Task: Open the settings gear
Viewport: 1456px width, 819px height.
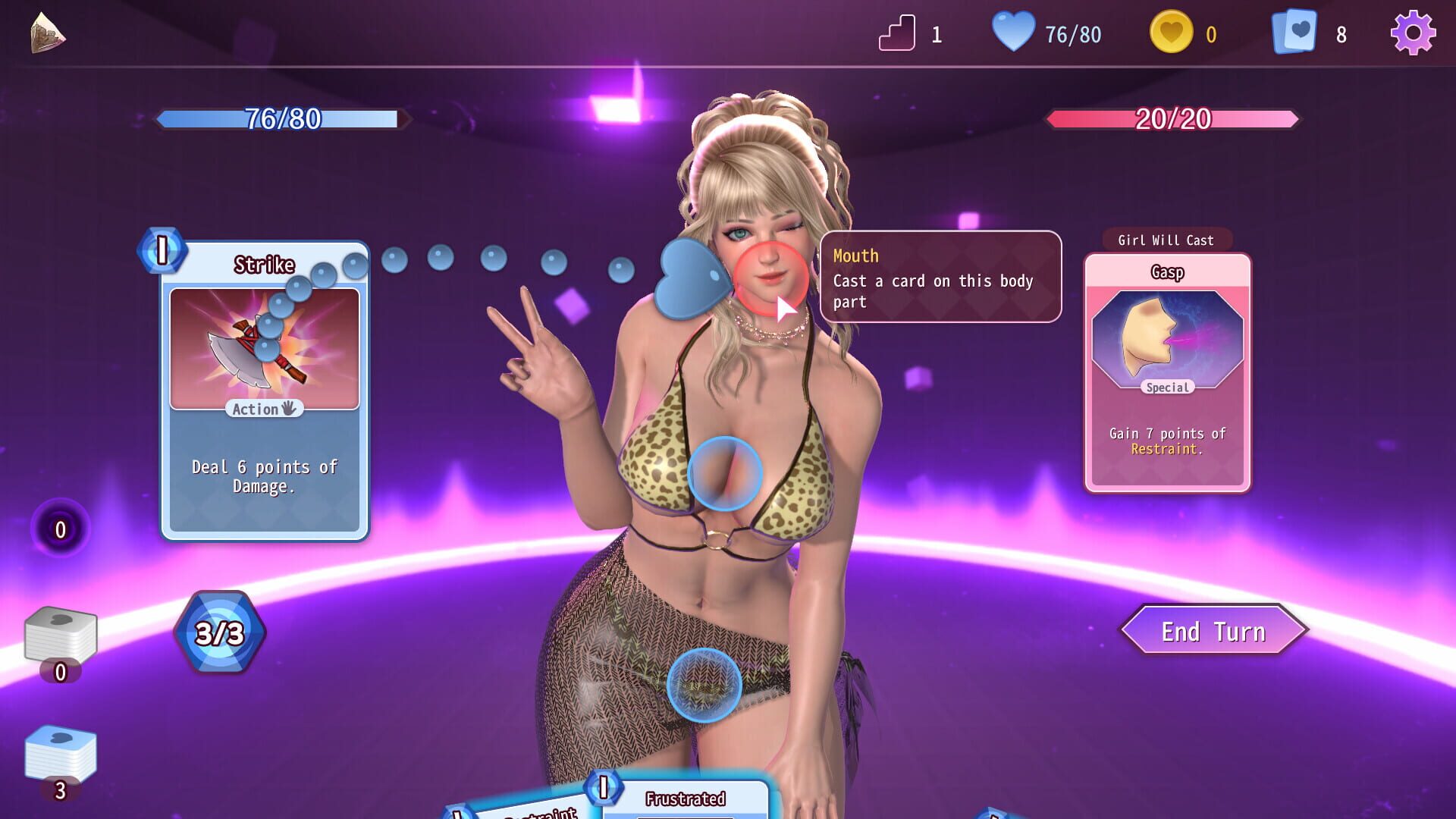Action: pos(1414,33)
